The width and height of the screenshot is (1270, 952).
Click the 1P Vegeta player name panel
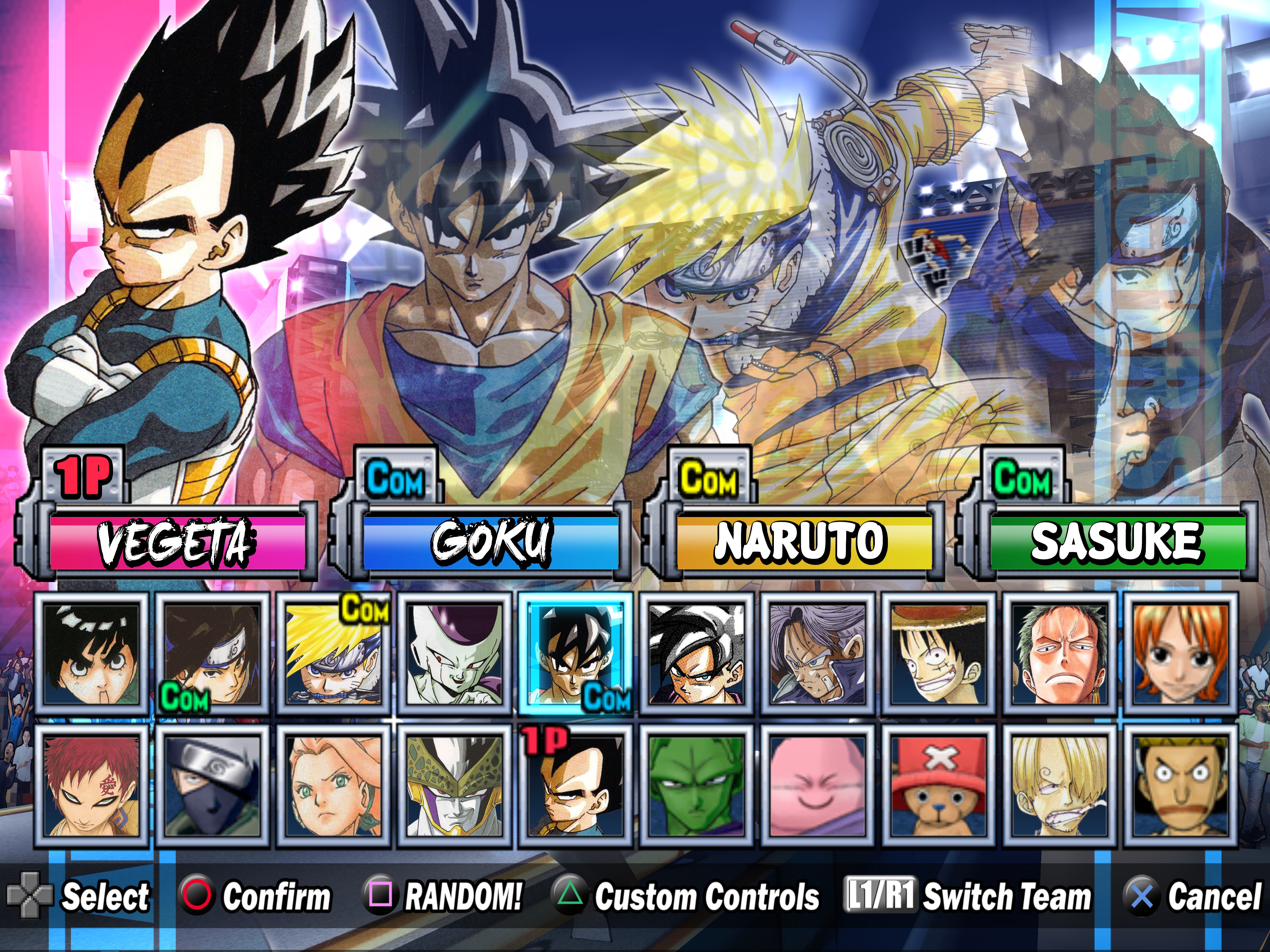177,541
